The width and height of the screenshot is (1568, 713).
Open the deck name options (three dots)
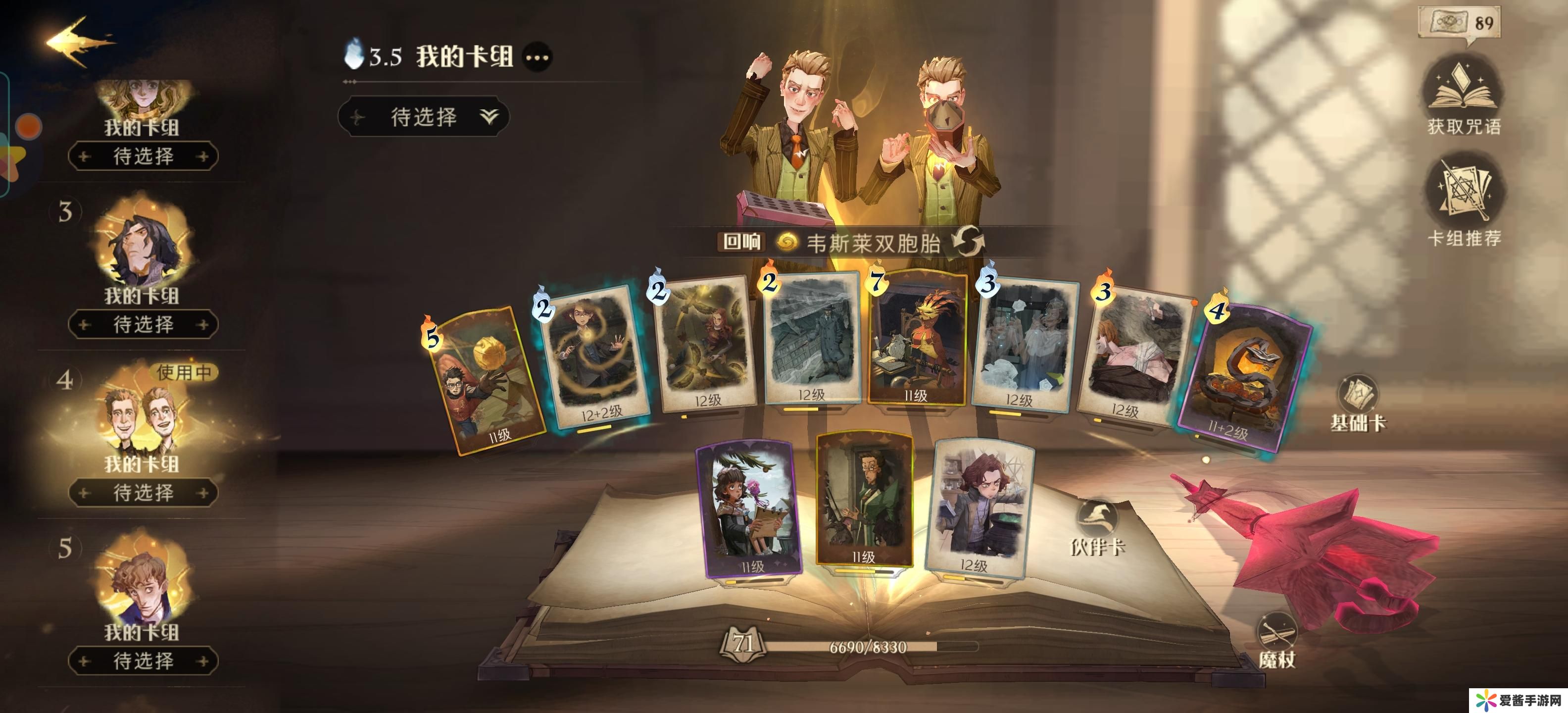pyautogui.click(x=538, y=58)
